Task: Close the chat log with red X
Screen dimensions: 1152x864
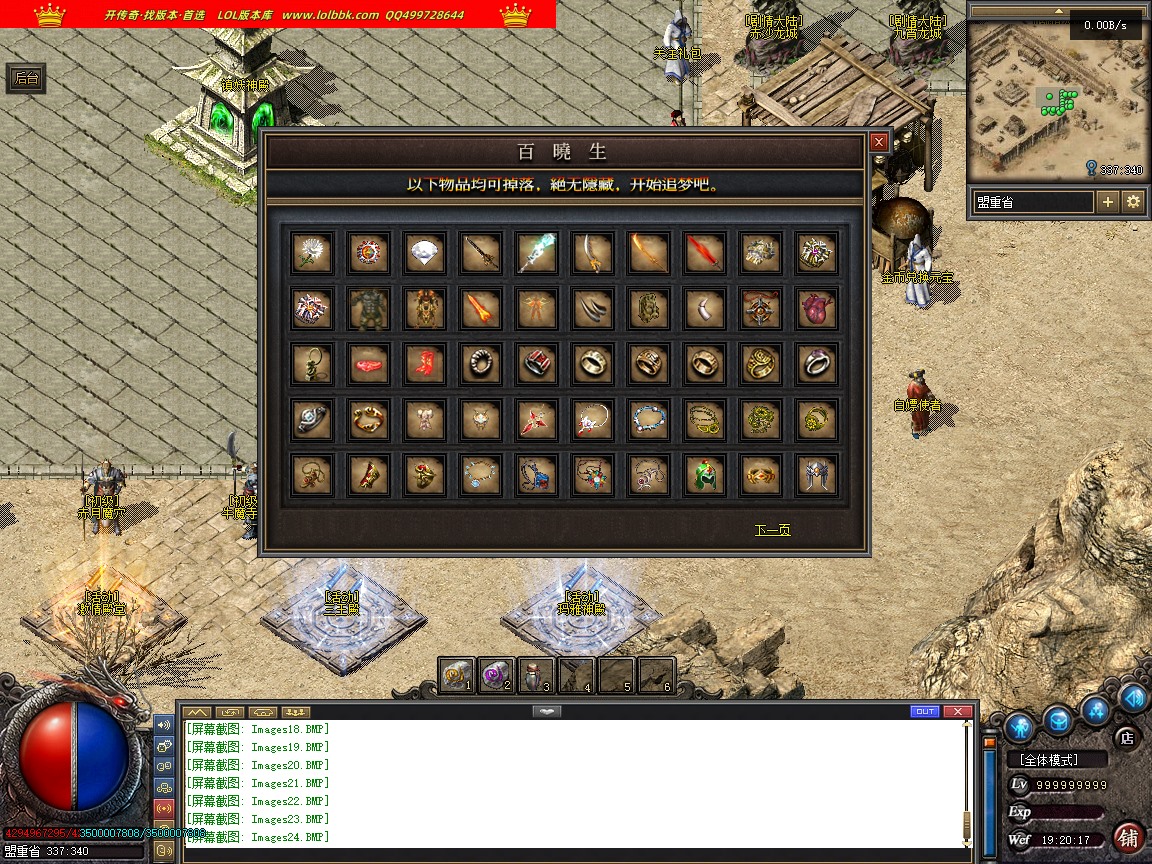Action: tap(957, 712)
